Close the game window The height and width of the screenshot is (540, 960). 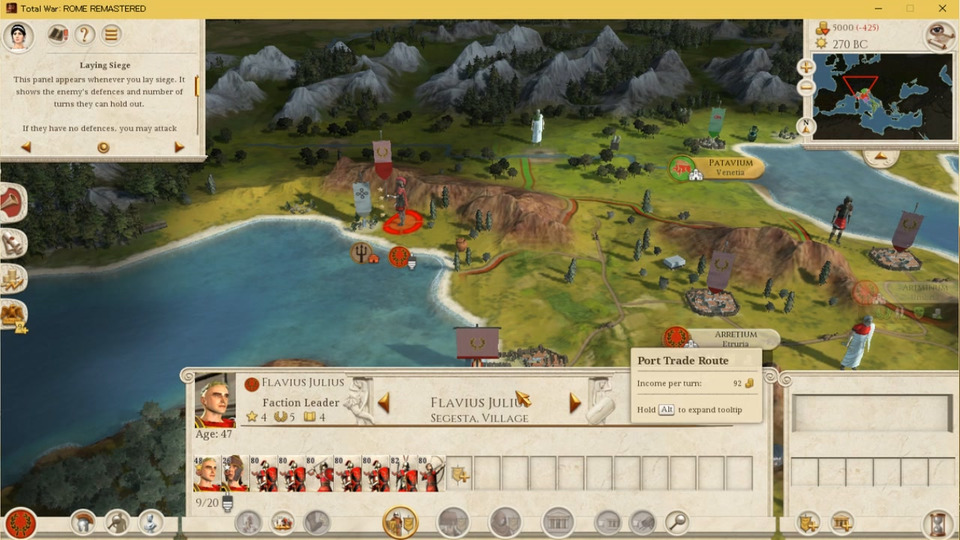pos(942,9)
